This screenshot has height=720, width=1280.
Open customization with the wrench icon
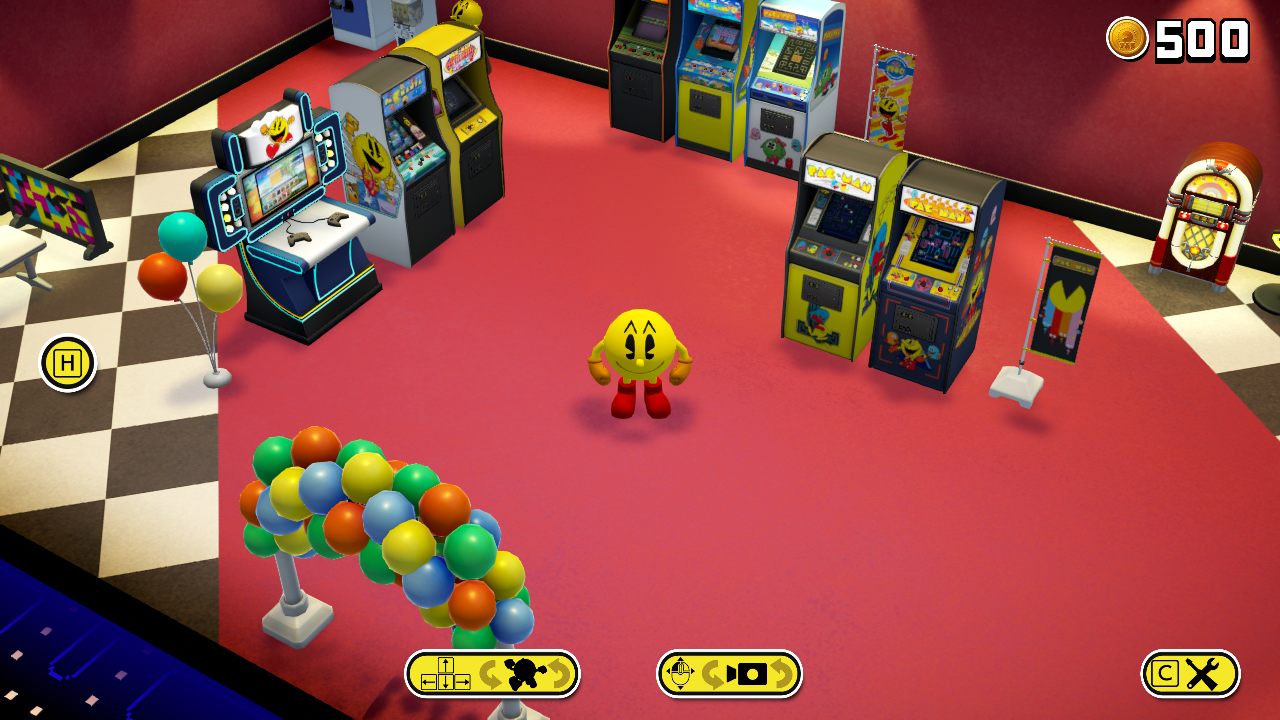pyautogui.click(x=1204, y=673)
